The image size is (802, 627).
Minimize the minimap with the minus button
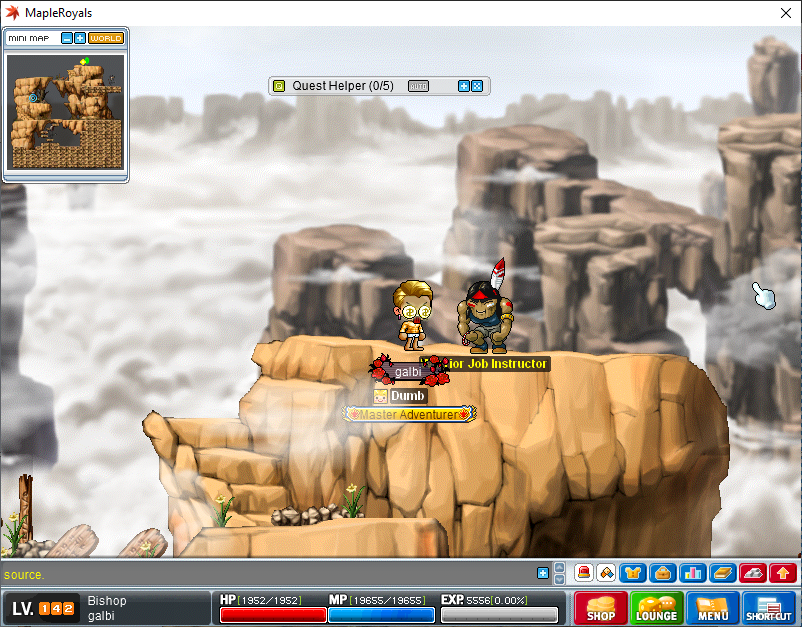tap(67, 38)
